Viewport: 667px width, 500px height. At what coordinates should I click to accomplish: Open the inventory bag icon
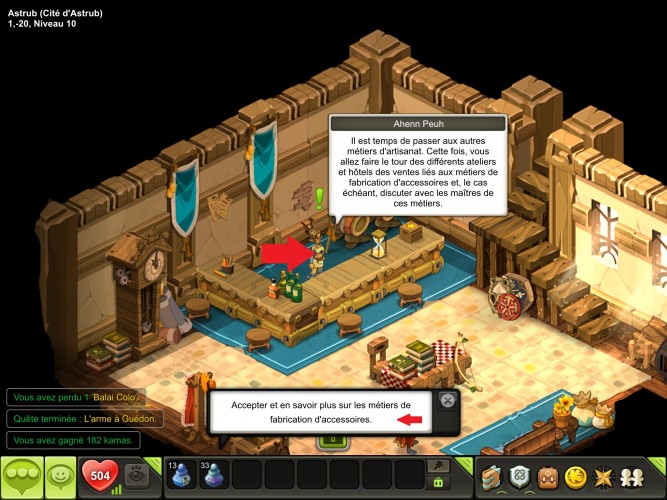tap(491, 477)
